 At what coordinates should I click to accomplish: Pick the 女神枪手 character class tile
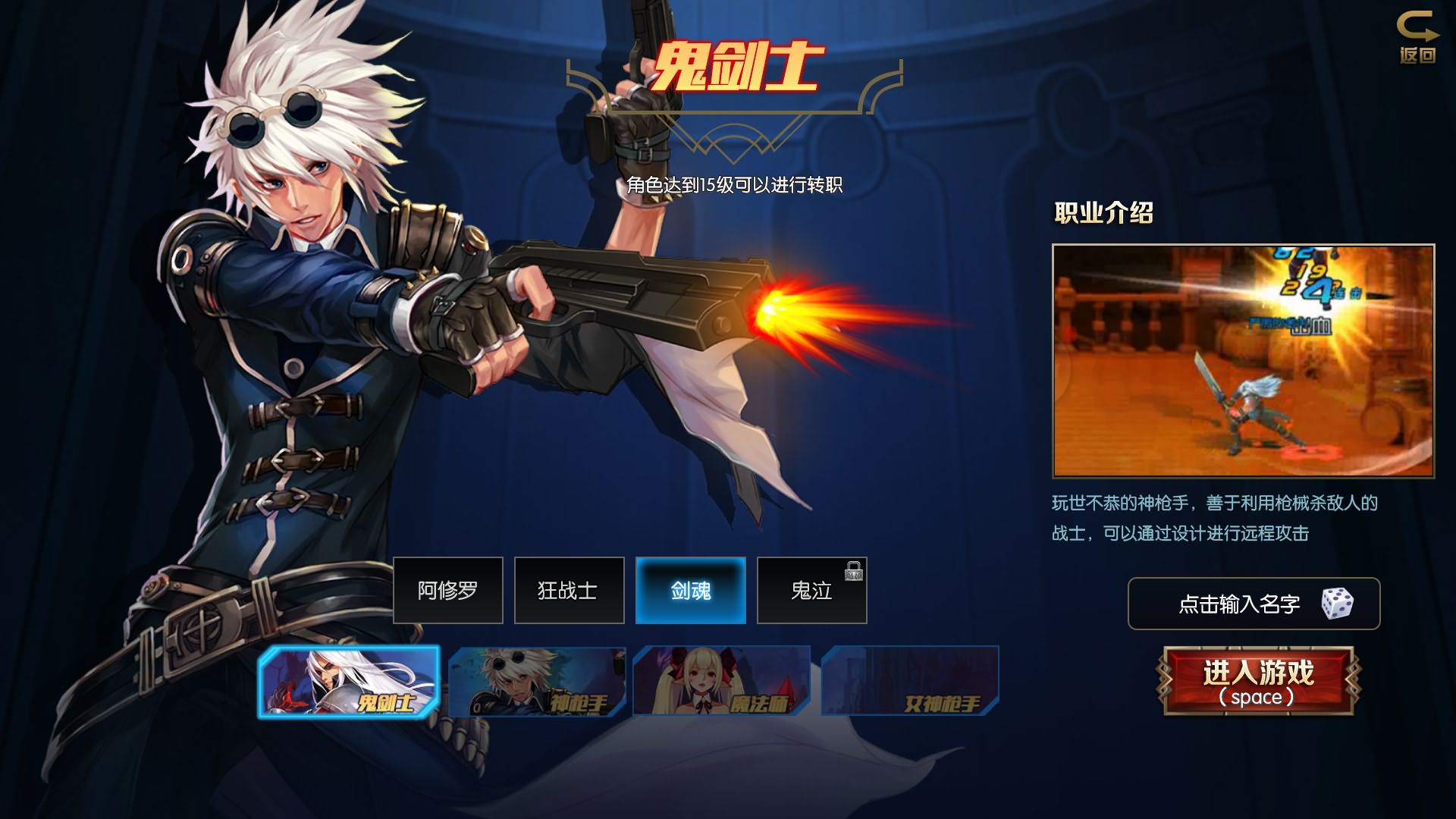pos(909,681)
